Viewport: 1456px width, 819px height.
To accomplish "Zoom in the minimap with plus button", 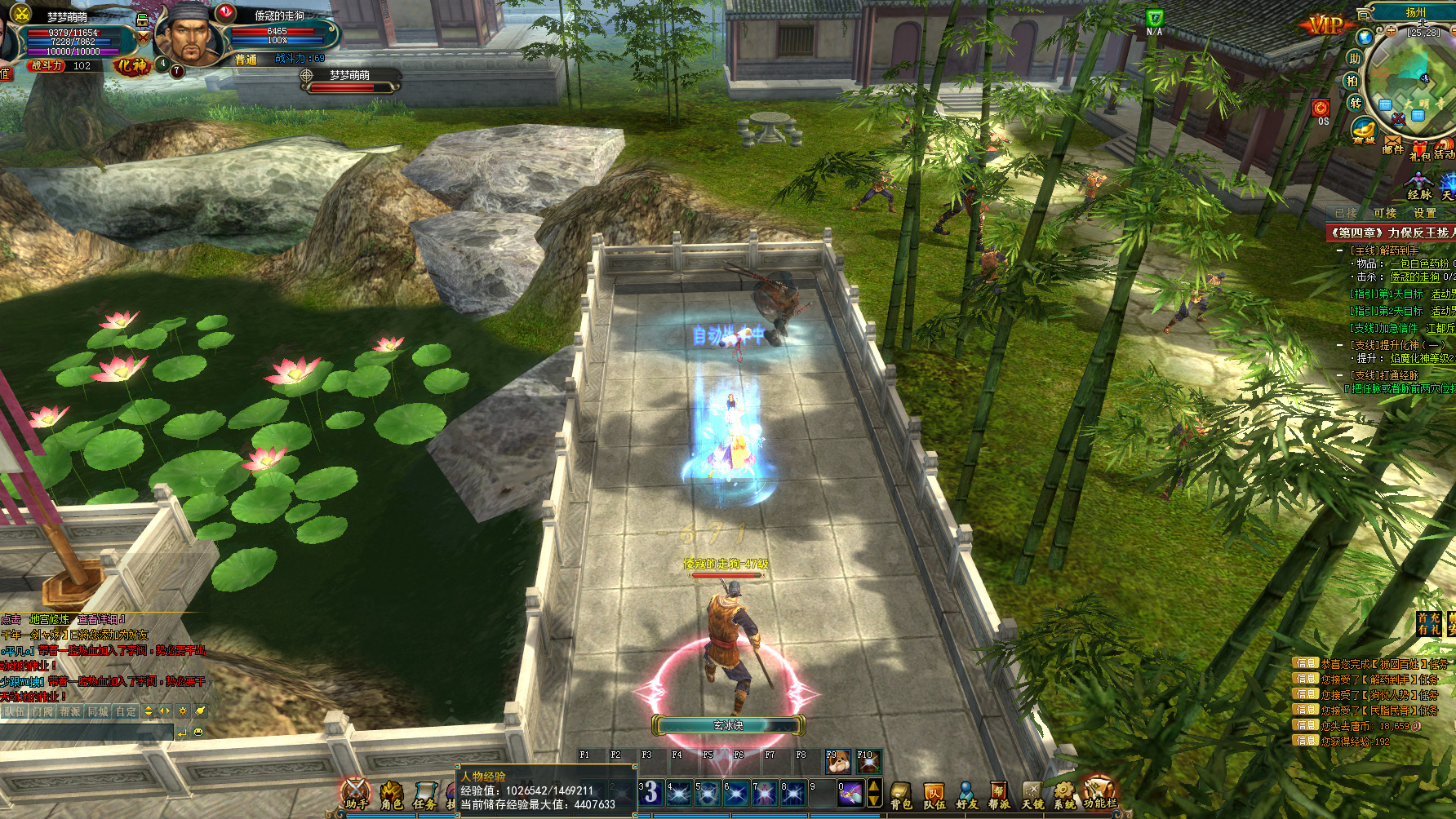I will 1391,31.
